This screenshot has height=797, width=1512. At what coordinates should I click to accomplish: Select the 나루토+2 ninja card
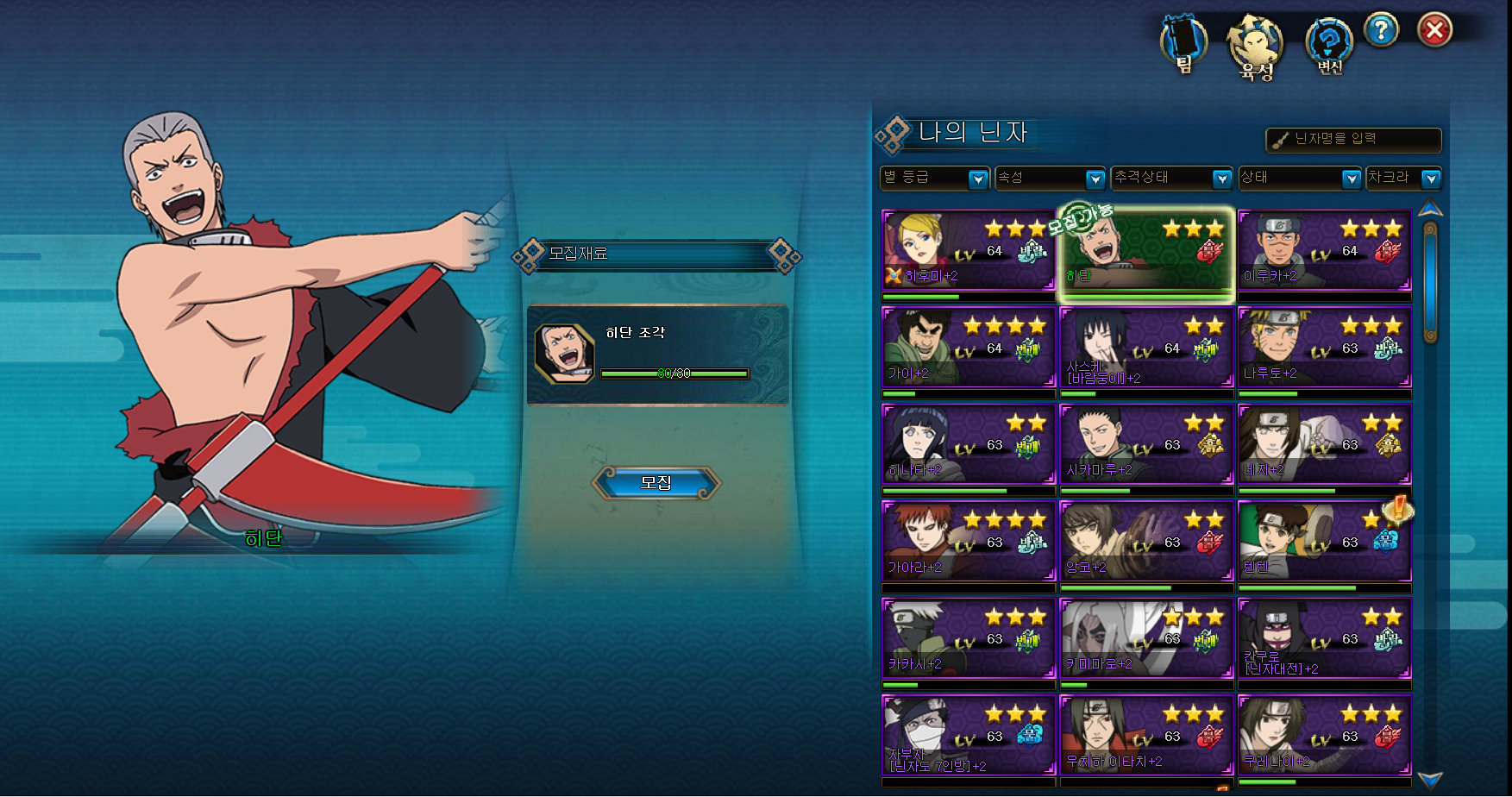1324,348
